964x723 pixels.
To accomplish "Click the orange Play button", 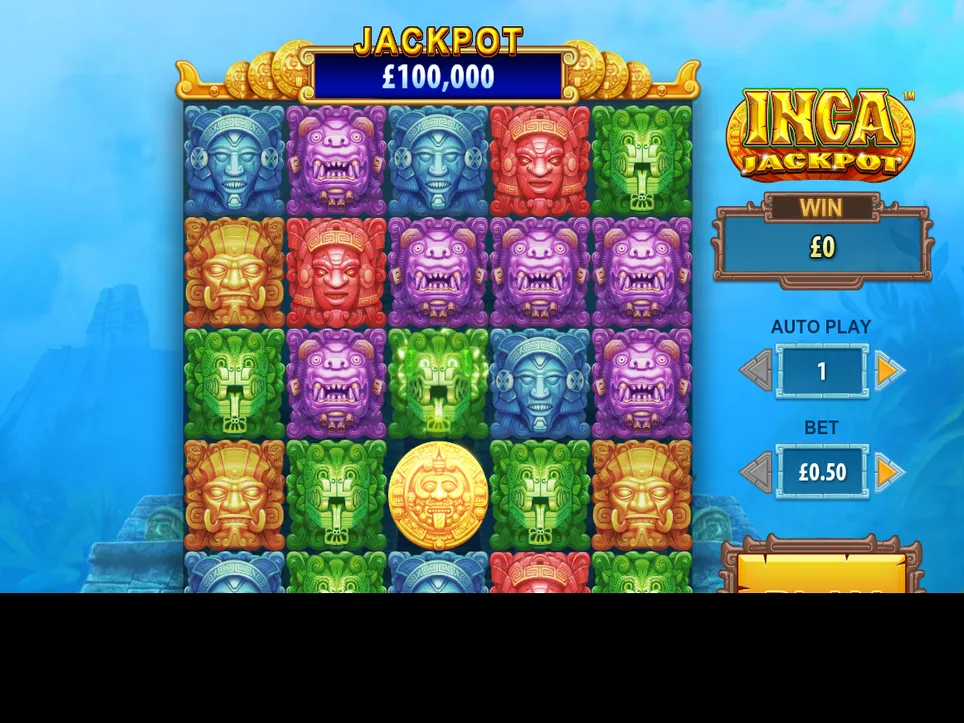I will (x=821, y=574).
